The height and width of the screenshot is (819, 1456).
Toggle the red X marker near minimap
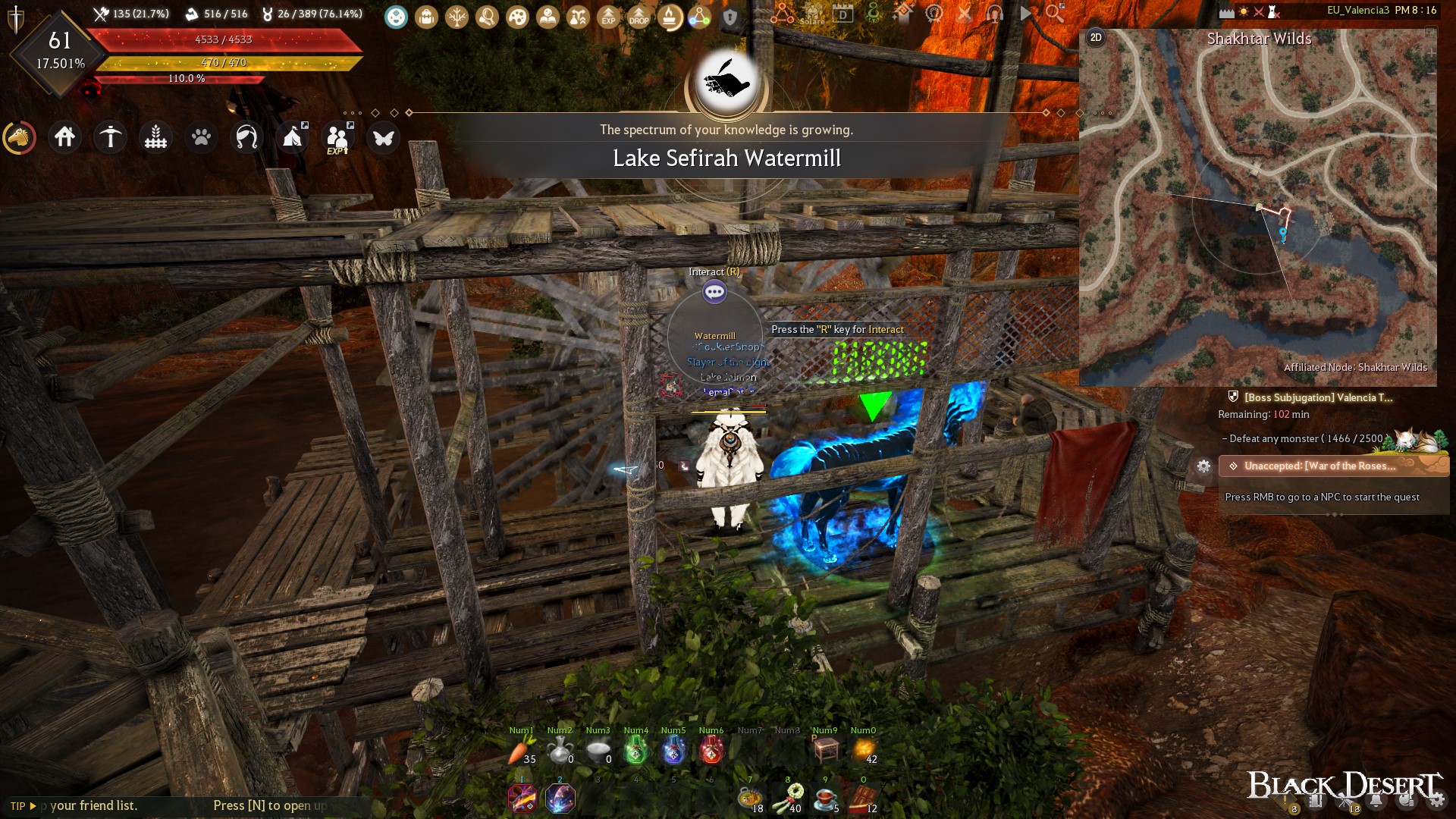(x=1259, y=12)
